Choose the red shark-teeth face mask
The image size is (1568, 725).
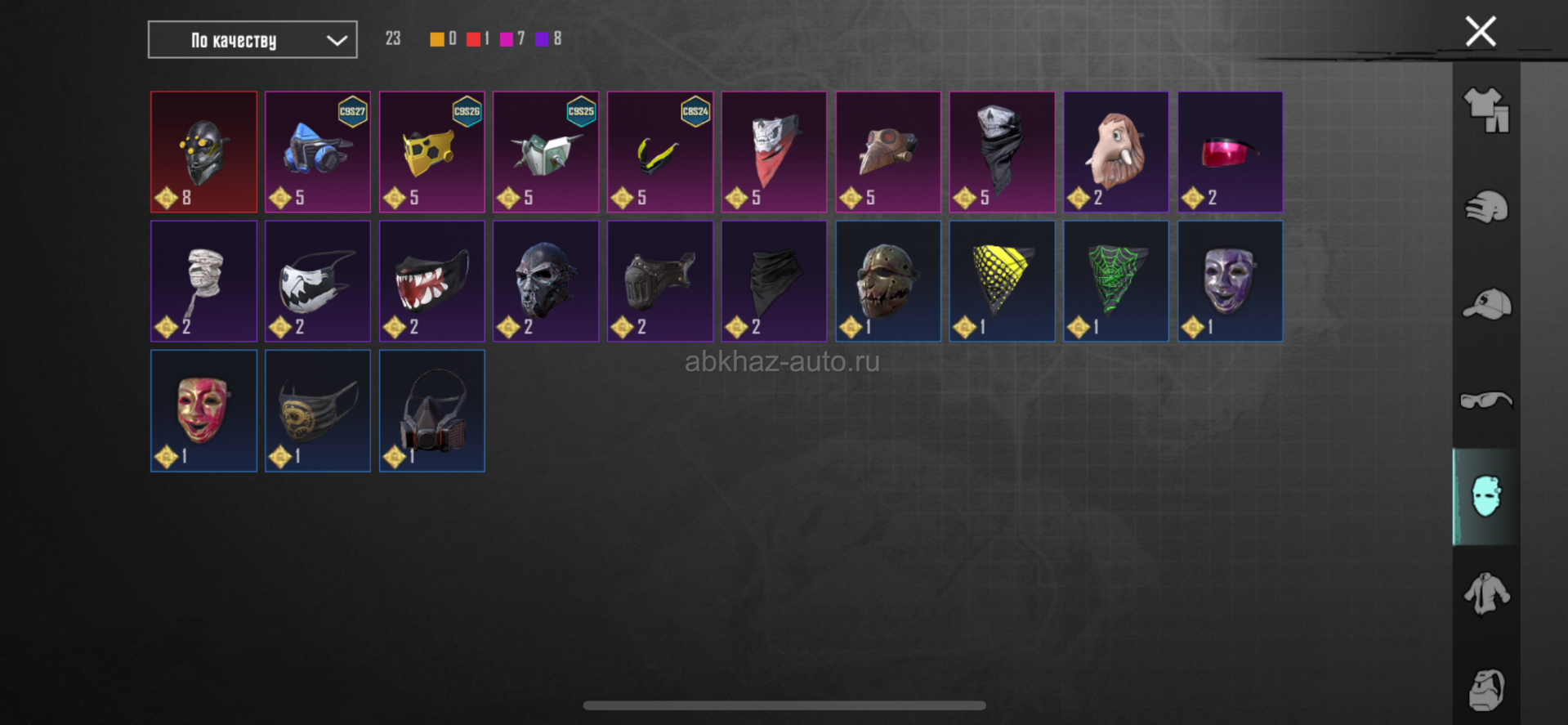432,281
